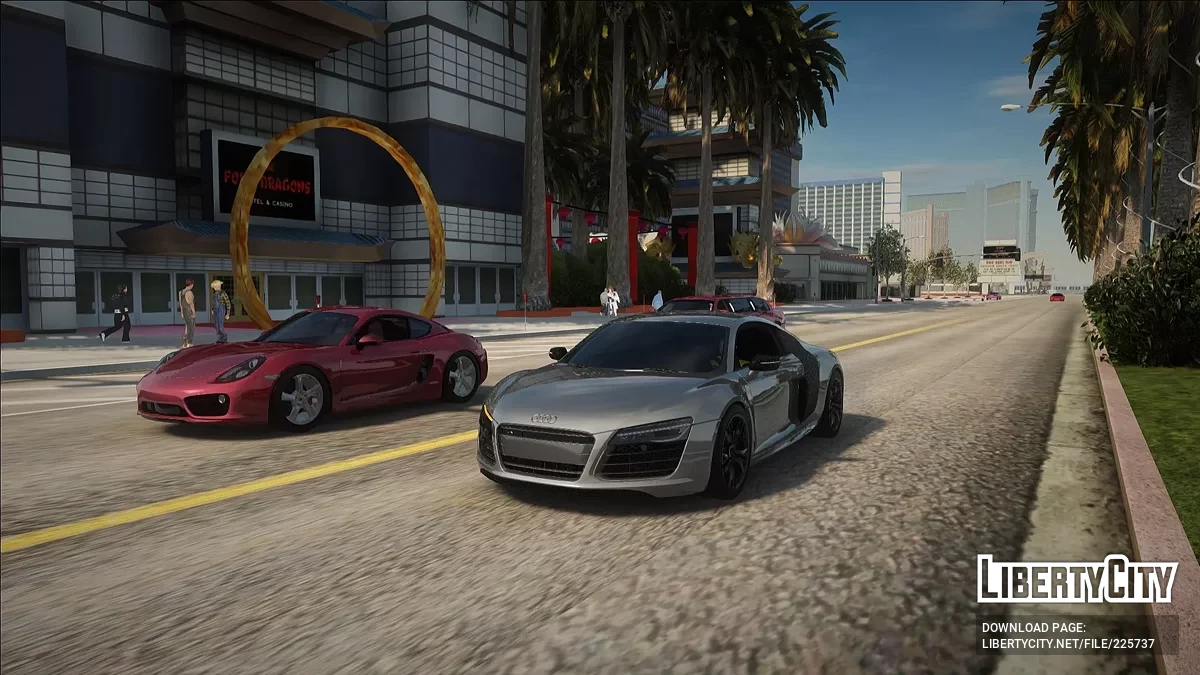Open the libertycity.net/file/225737 download link
The height and width of the screenshot is (675, 1200).
point(1068,644)
